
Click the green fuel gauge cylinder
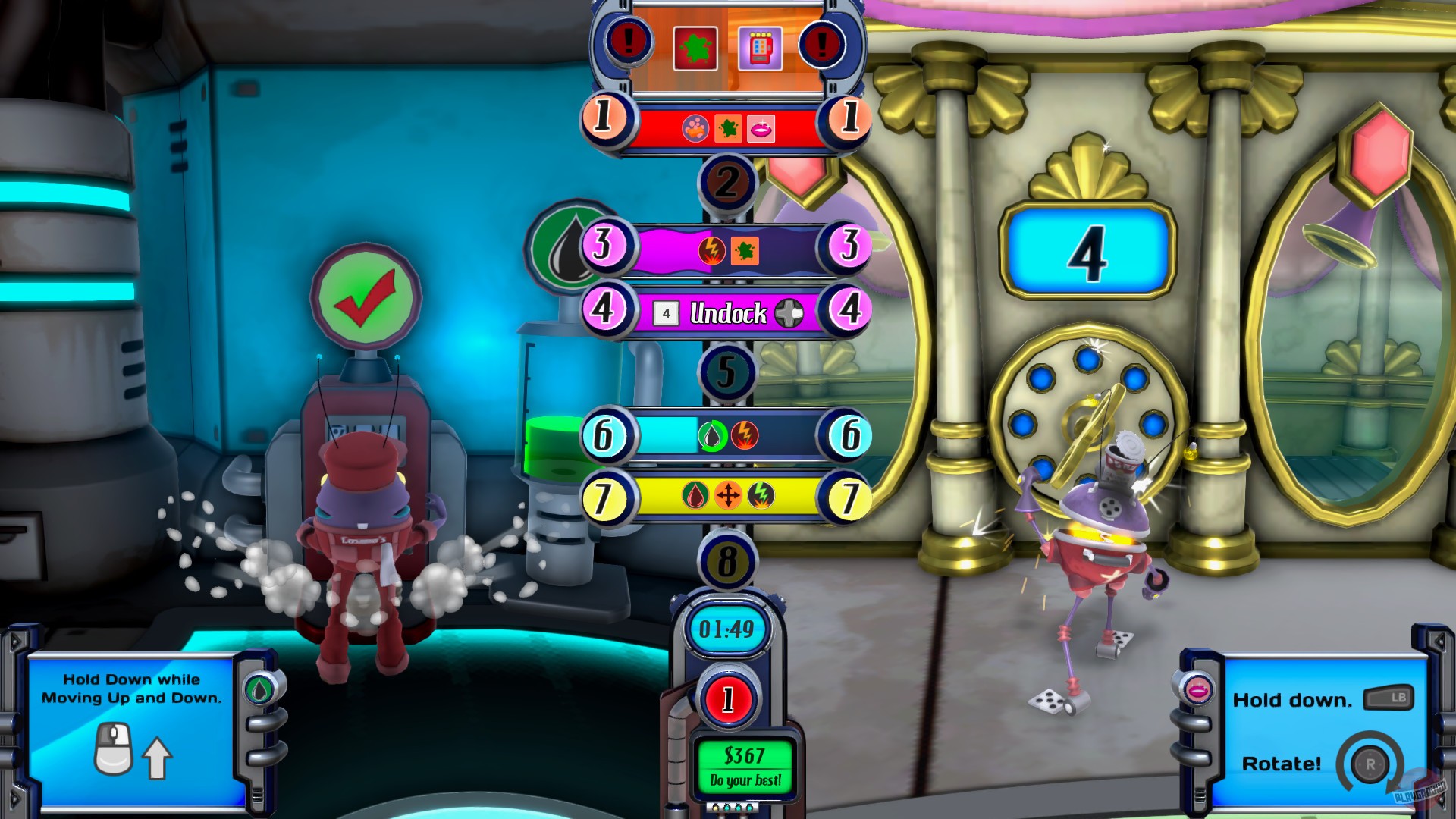pos(548,447)
